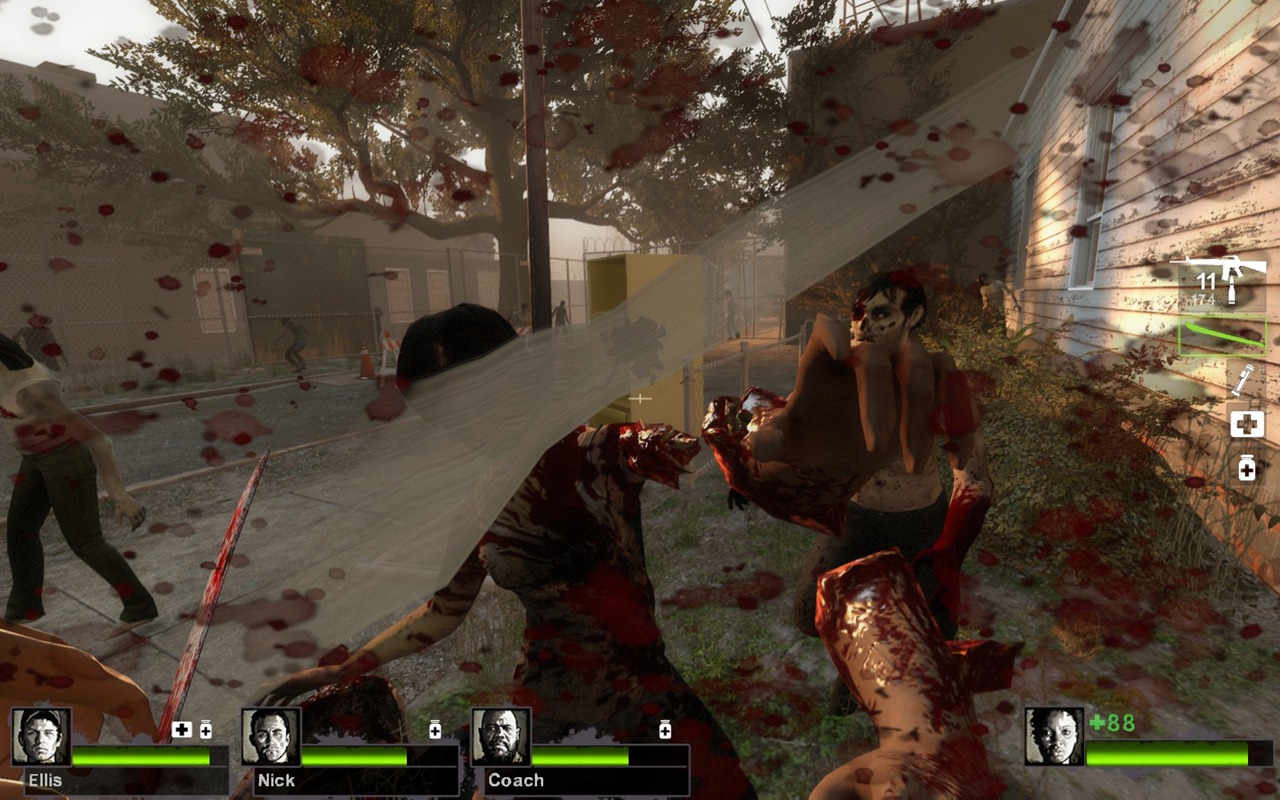Click the pills icon above Coach's health

click(x=665, y=730)
